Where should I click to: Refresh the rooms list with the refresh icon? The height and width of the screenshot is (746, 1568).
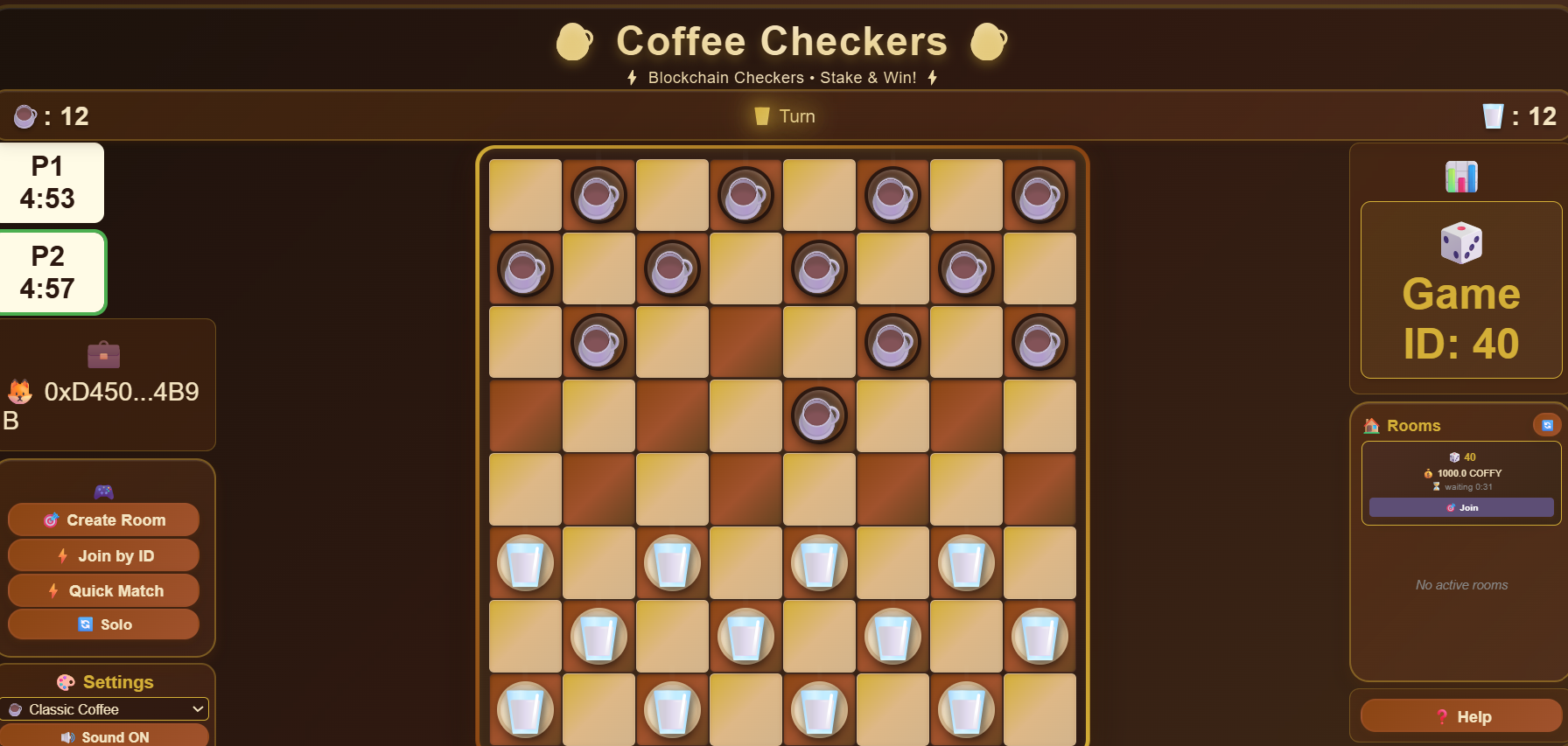point(1547,425)
